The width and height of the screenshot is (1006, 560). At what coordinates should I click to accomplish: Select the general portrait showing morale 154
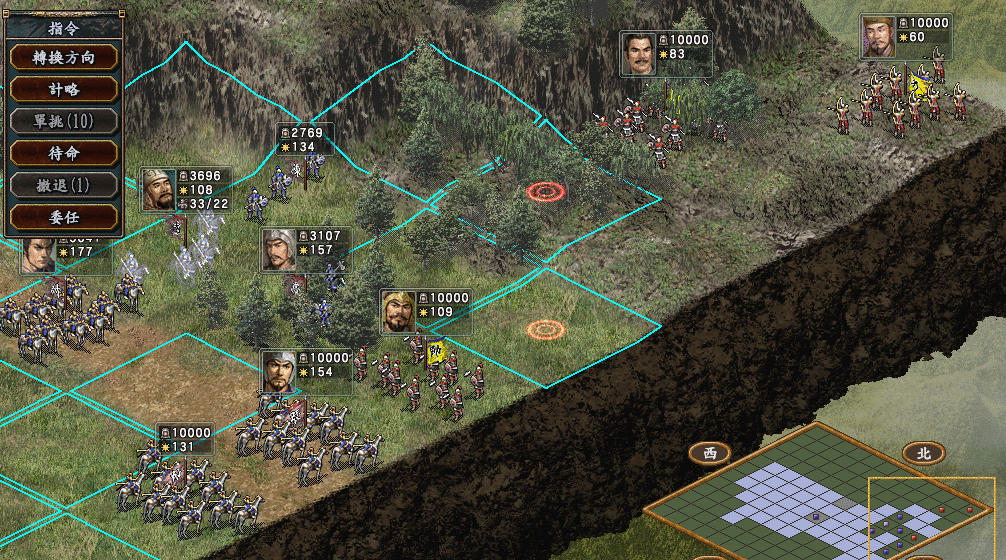[x=279, y=372]
